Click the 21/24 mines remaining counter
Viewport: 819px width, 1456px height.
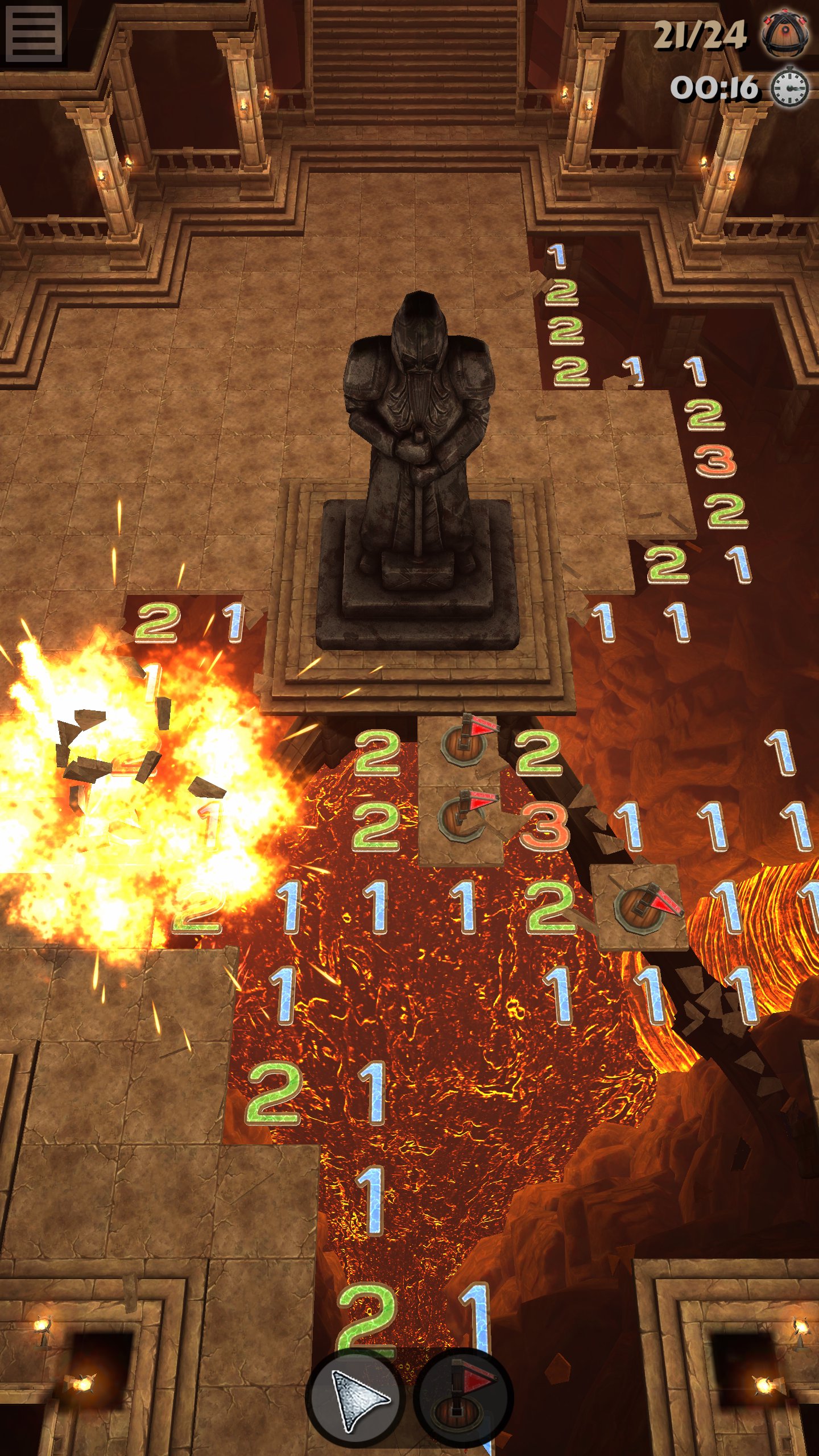700,34
